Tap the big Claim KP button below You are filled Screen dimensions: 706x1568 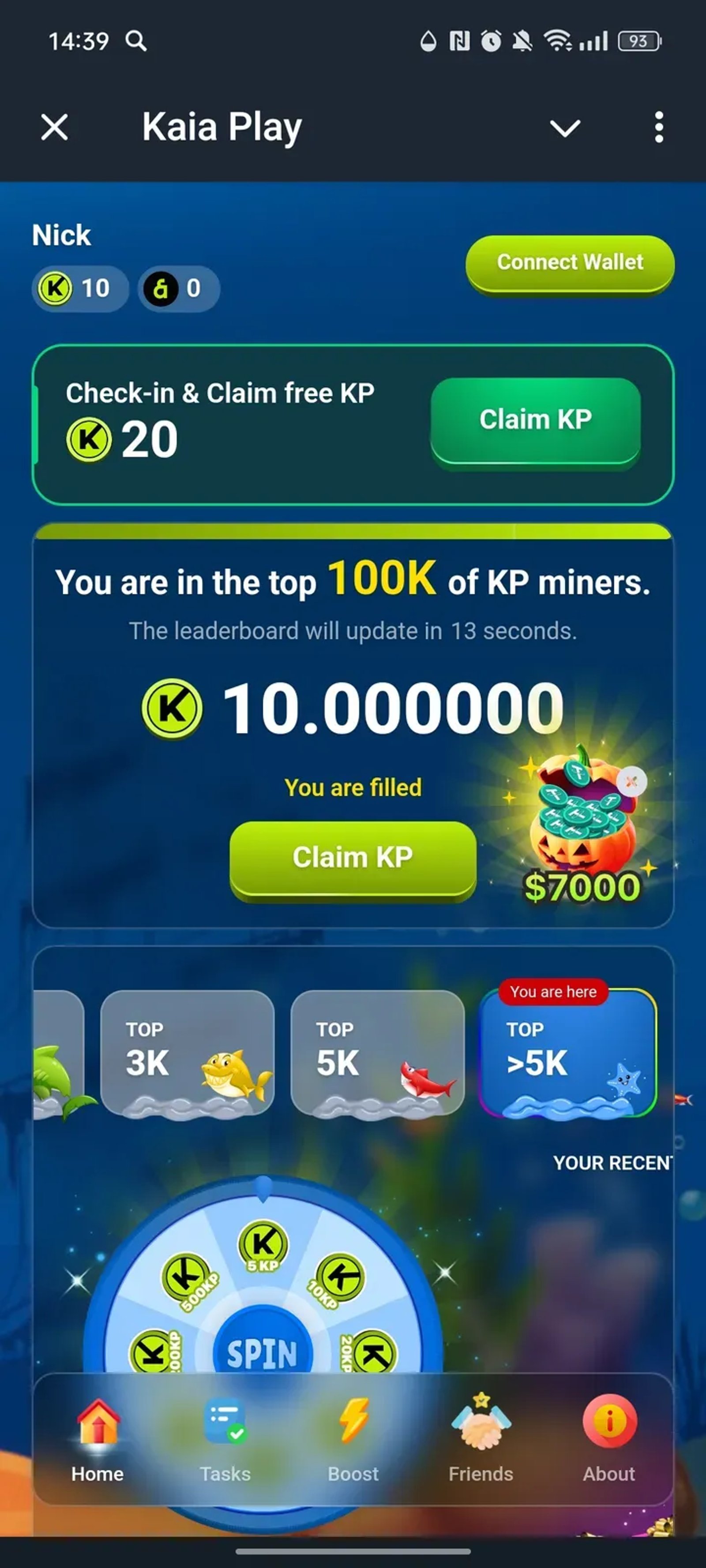pos(353,857)
